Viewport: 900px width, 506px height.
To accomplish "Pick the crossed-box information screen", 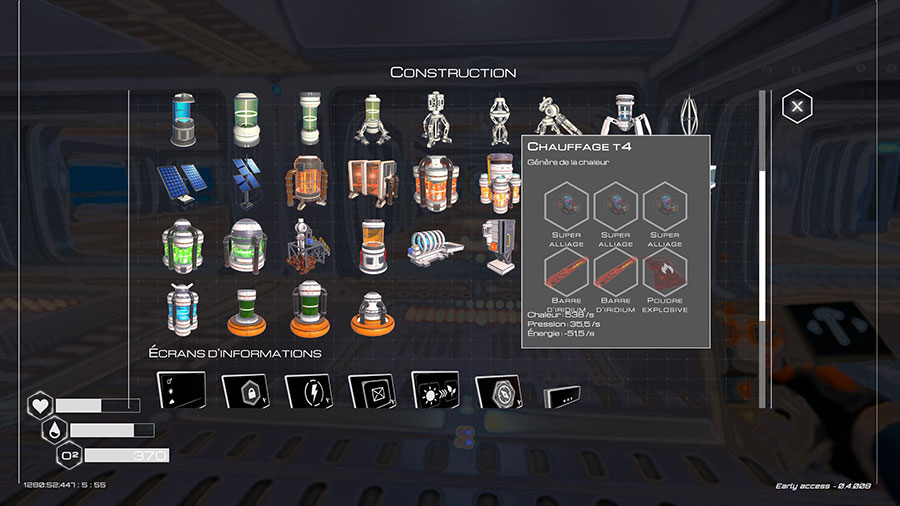I will (x=370, y=390).
